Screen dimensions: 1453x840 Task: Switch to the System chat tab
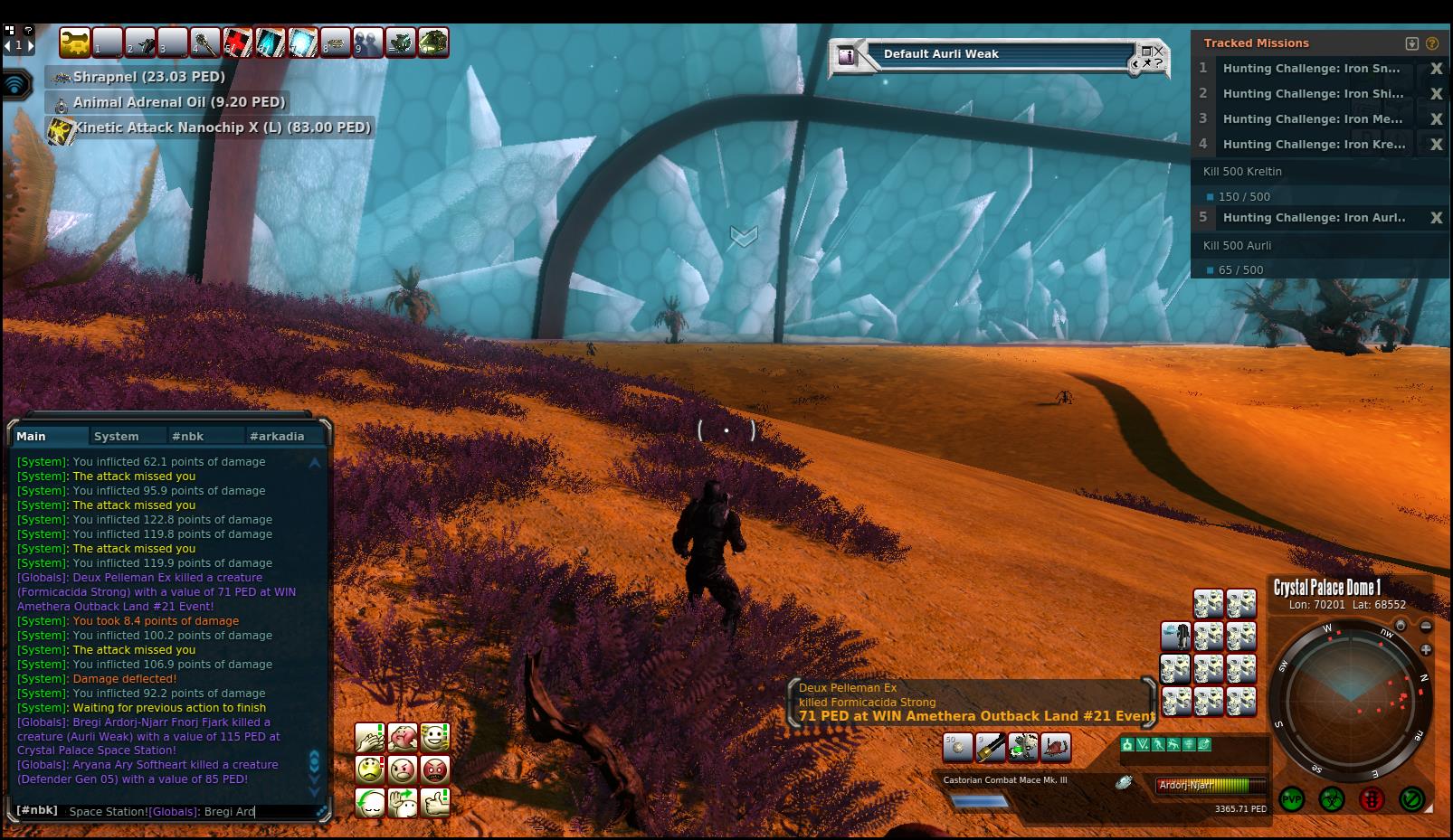(117, 436)
